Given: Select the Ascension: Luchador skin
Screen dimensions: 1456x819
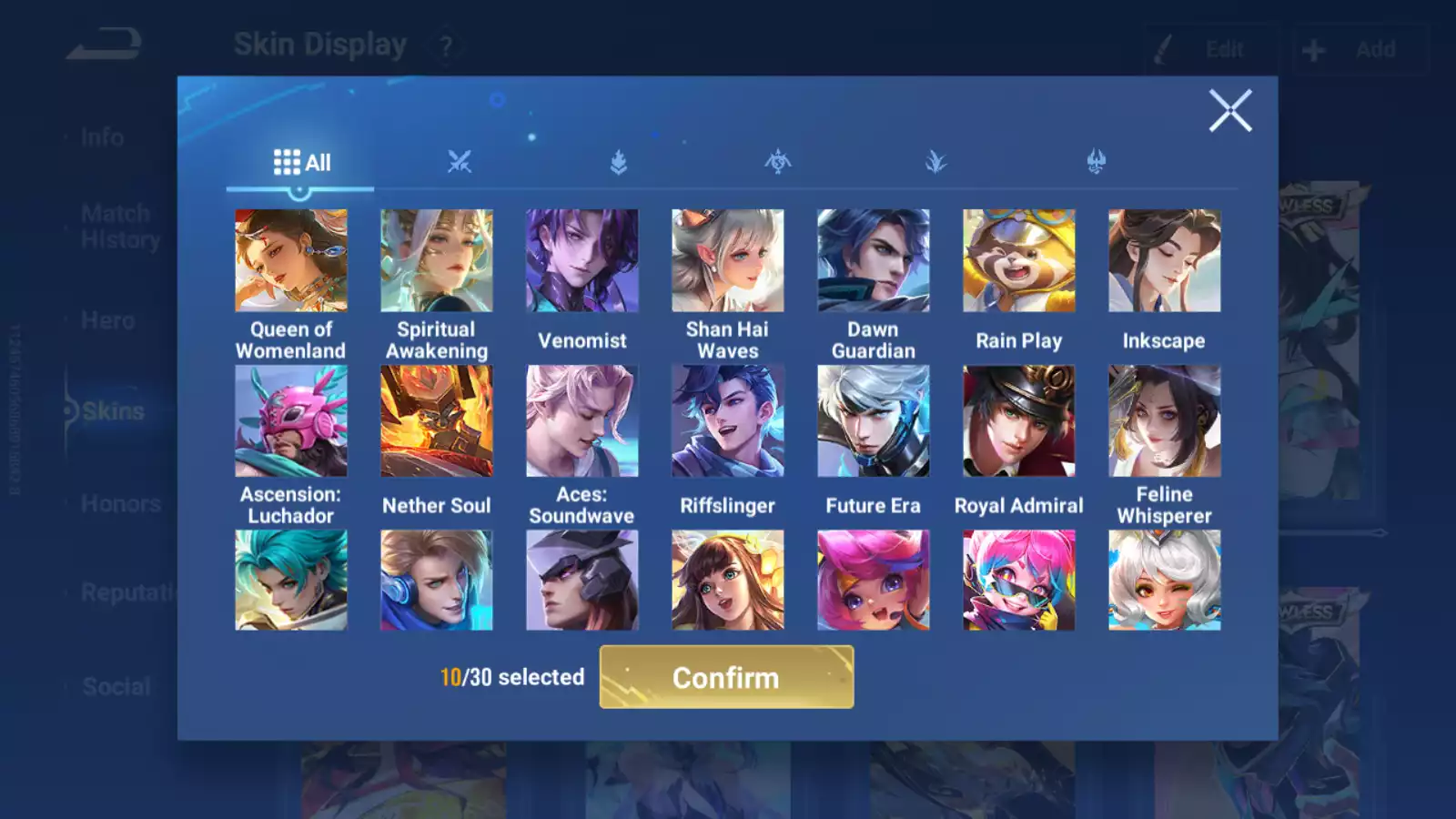Looking at the screenshot, I should [291, 421].
